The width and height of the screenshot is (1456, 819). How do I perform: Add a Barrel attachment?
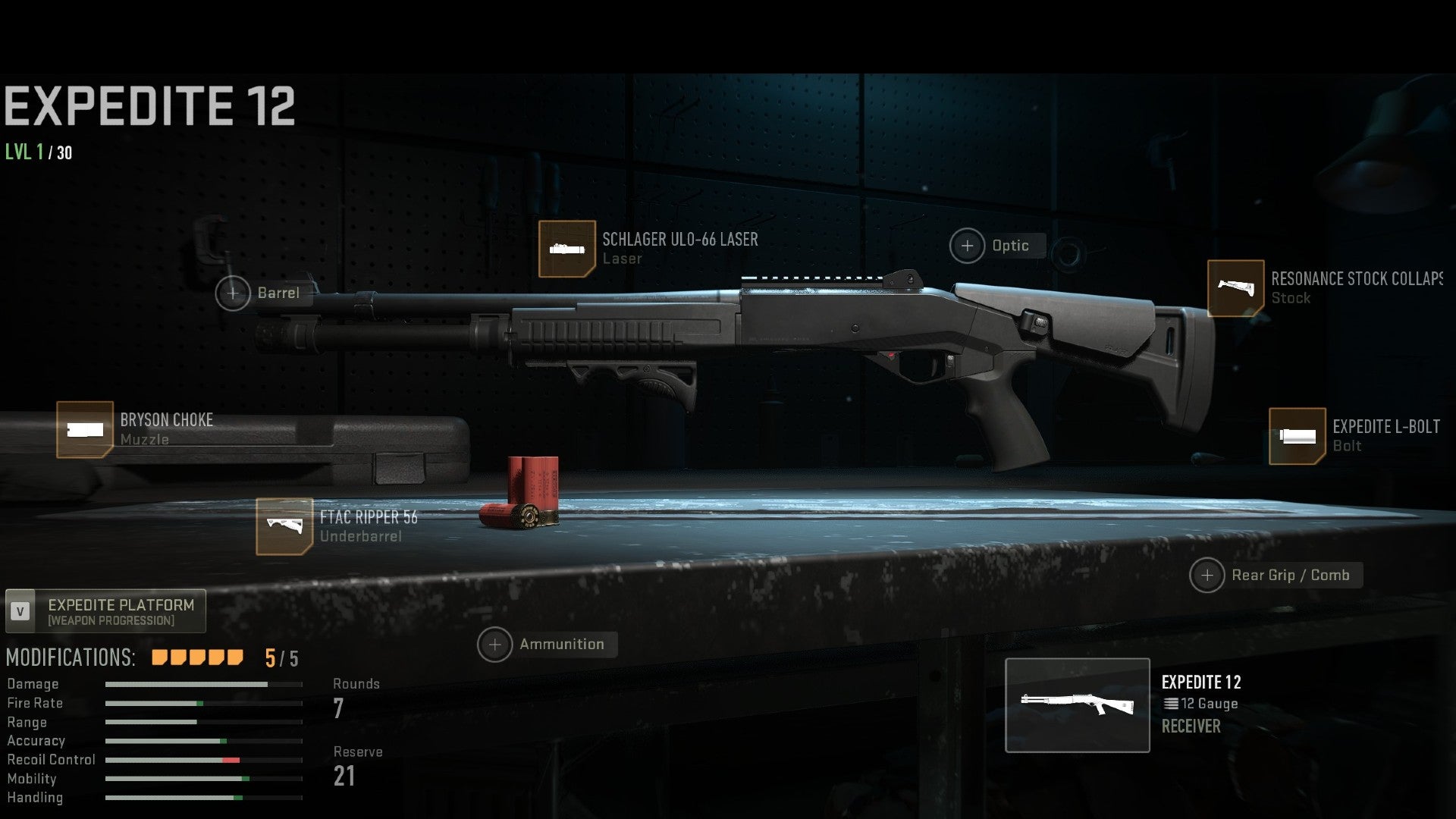pyautogui.click(x=233, y=293)
